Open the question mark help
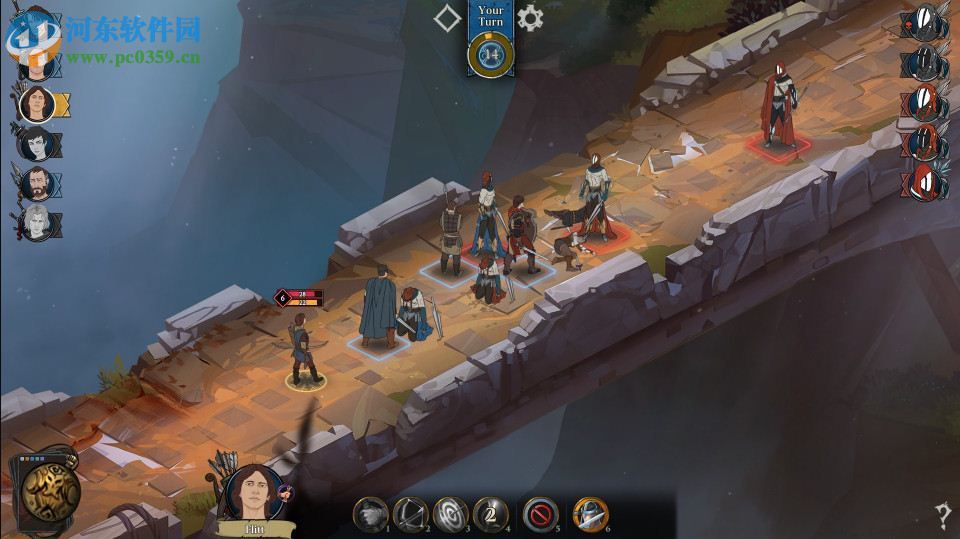The image size is (960, 539). click(942, 516)
